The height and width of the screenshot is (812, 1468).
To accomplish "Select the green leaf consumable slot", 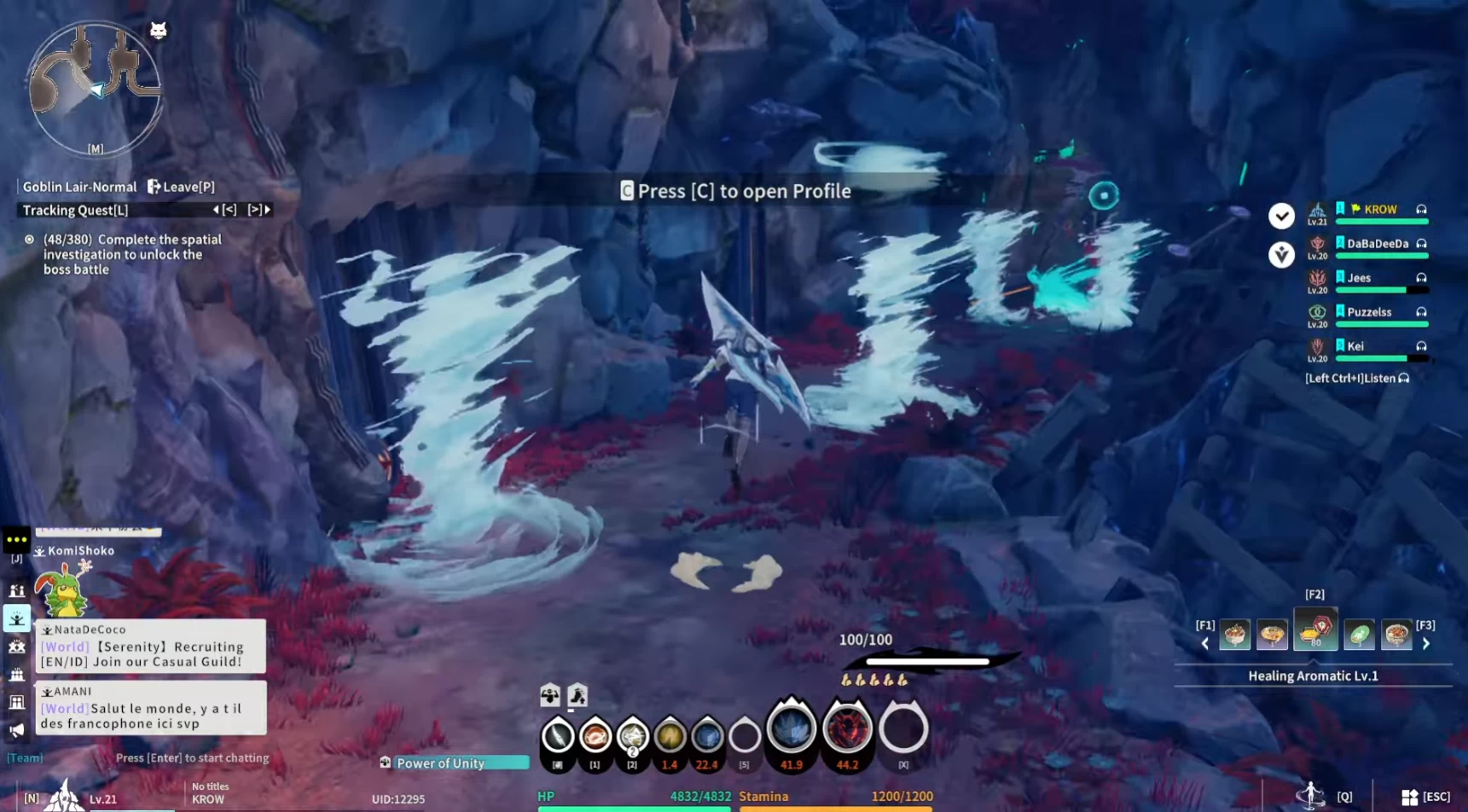I will (x=1359, y=635).
